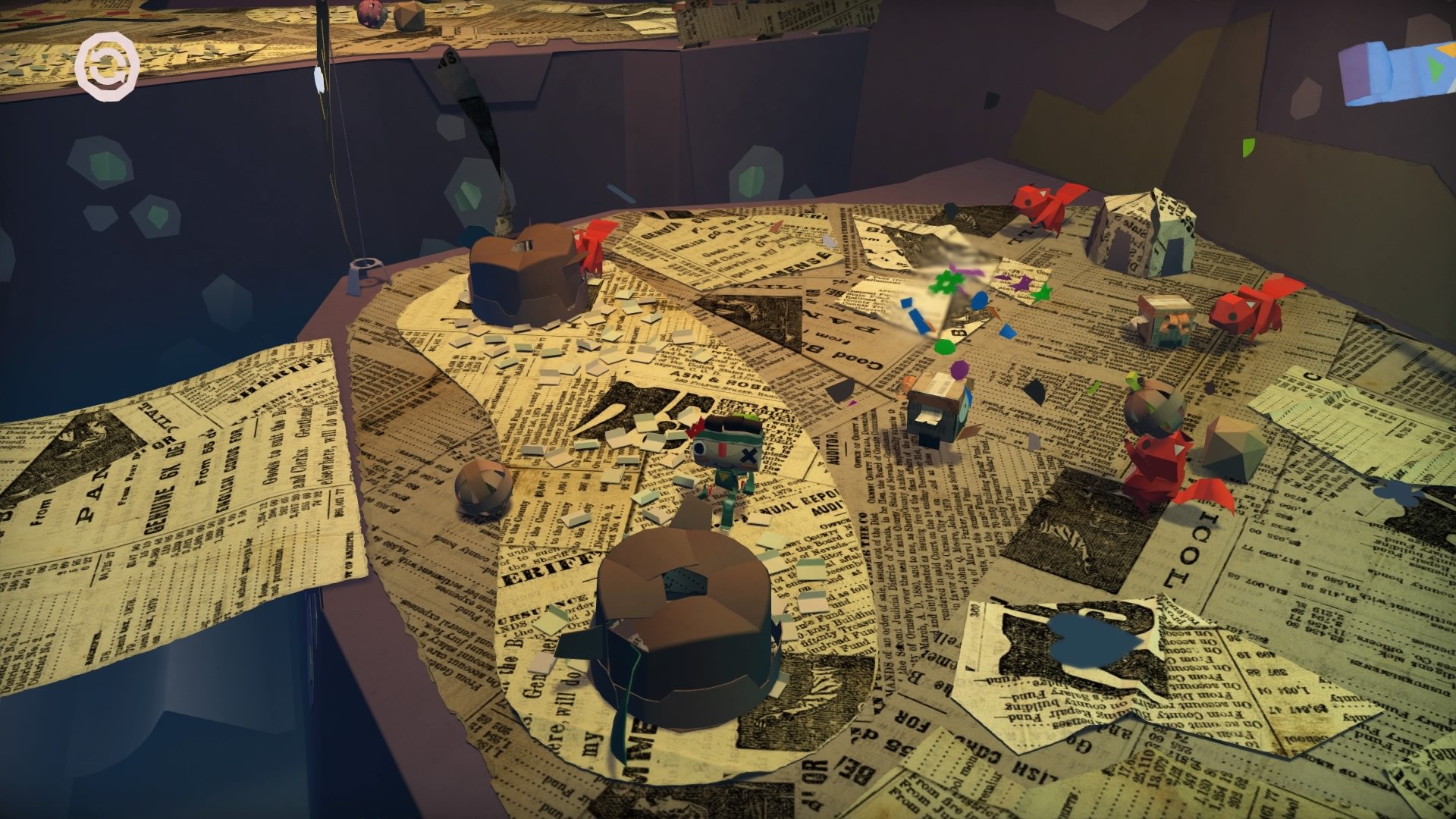1456x819 pixels.
Task: Click the ASH & ROBB newspaper clipping
Action: click(x=705, y=379)
